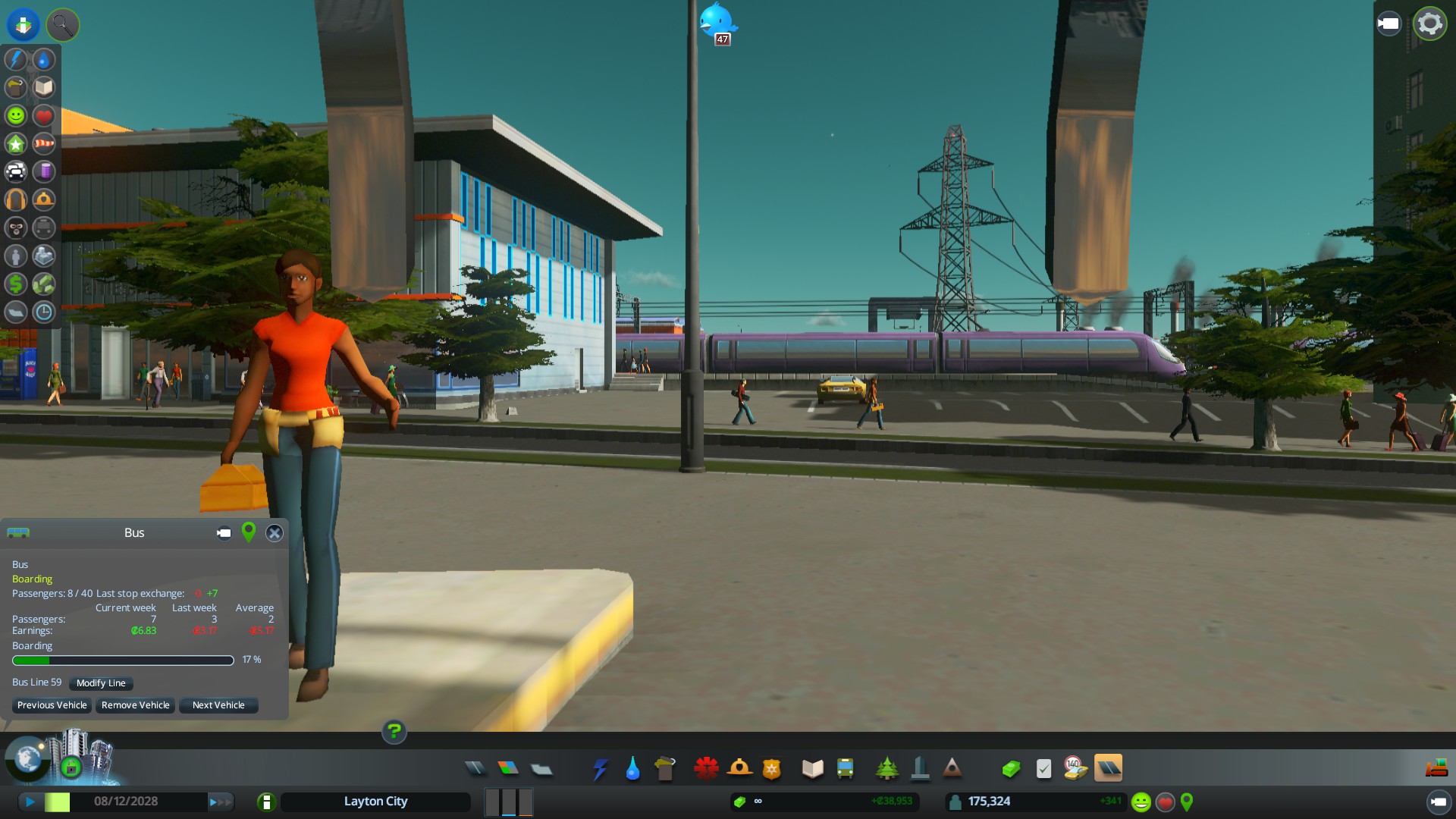The width and height of the screenshot is (1456, 819).
Task: Open the electricity info view lightning icon
Action: 16,59
